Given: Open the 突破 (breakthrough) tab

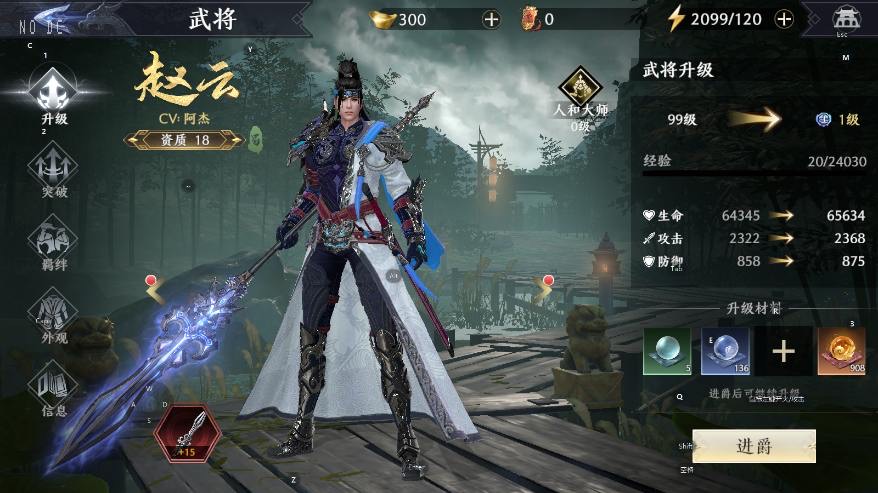Looking at the screenshot, I should [54, 168].
